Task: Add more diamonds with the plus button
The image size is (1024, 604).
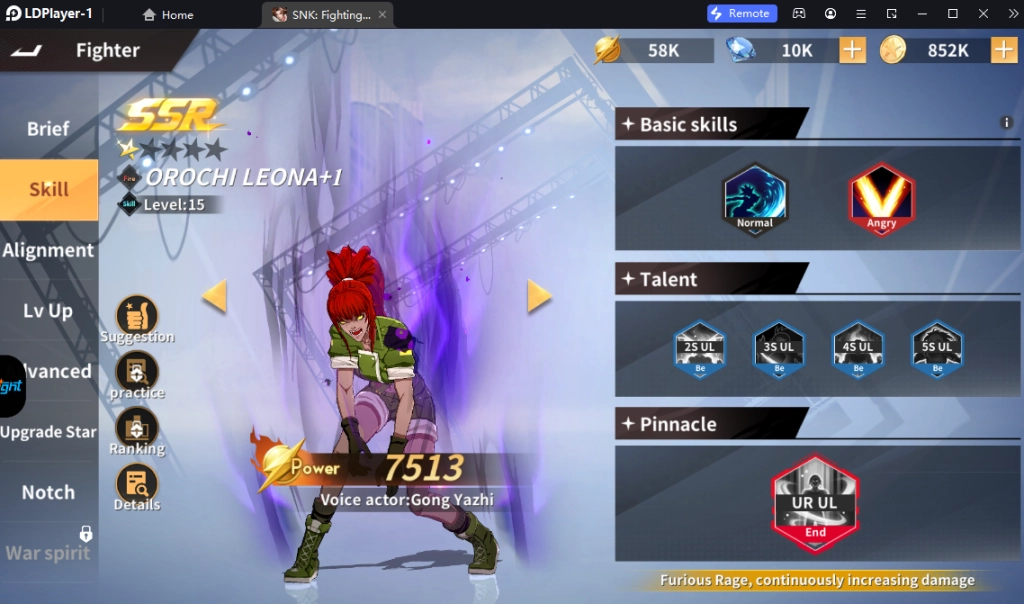Action: pyautogui.click(x=852, y=50)
